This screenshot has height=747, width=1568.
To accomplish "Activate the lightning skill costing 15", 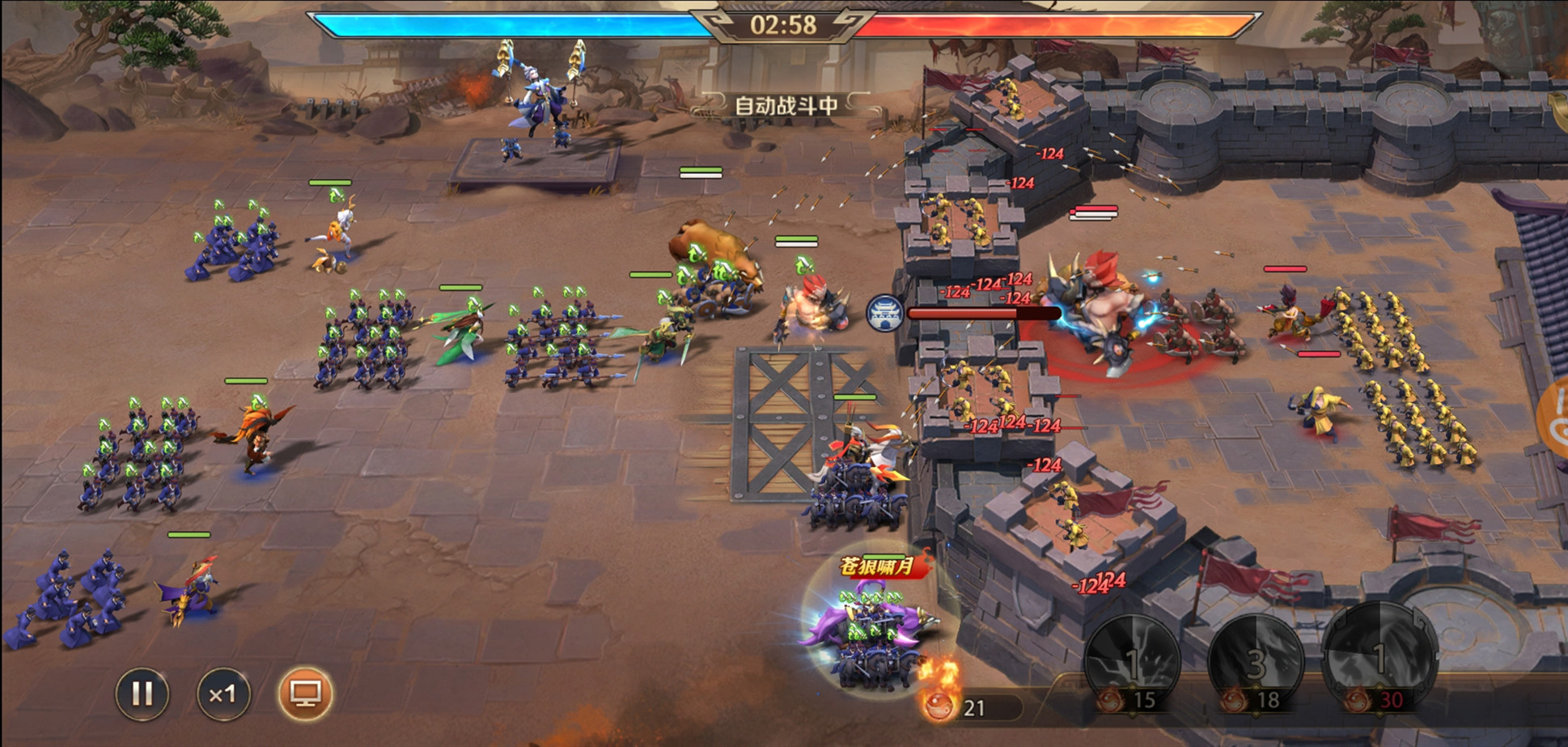I will [x=1132, y=660].
